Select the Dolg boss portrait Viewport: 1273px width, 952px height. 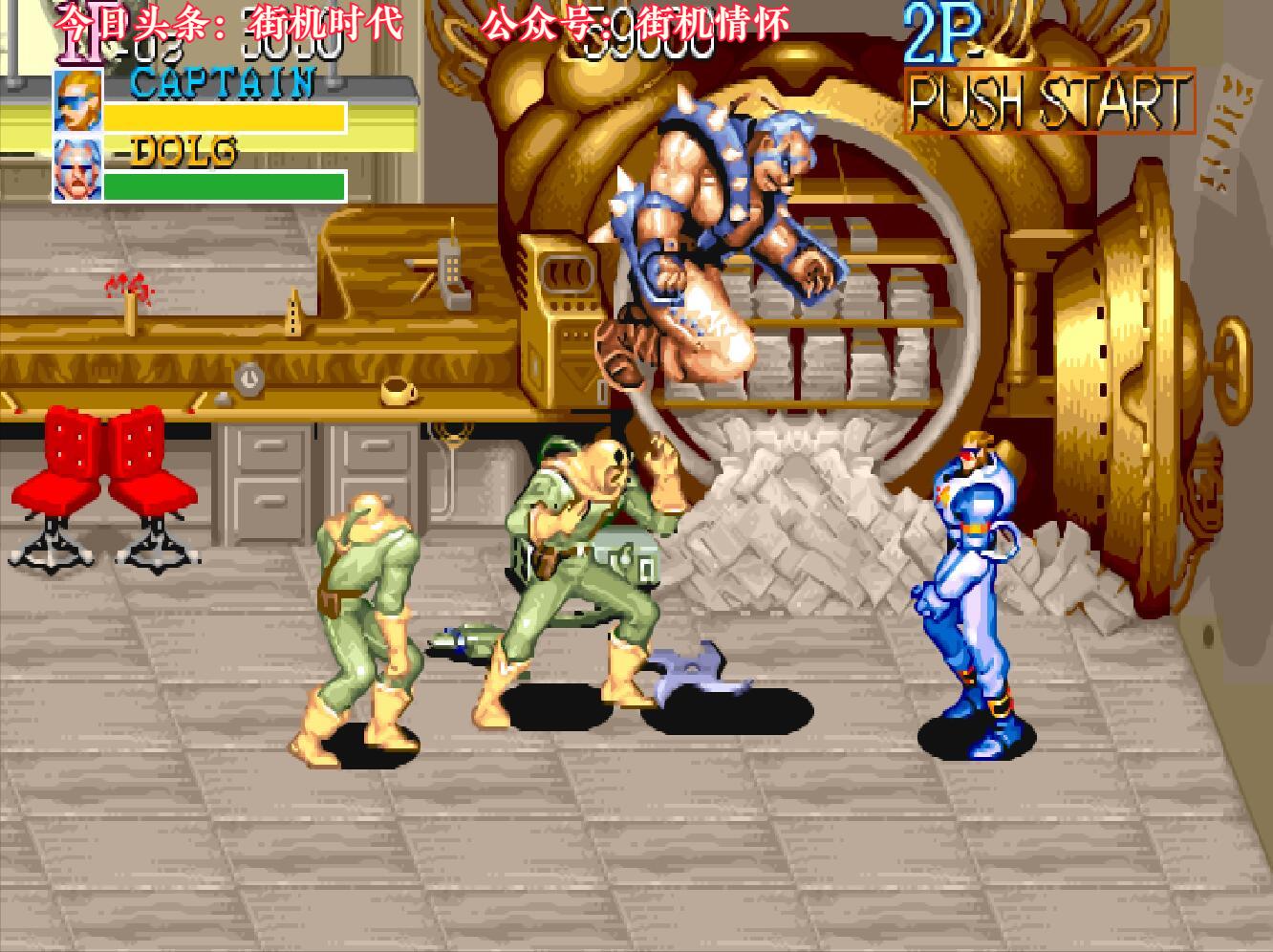coord(77,170)
